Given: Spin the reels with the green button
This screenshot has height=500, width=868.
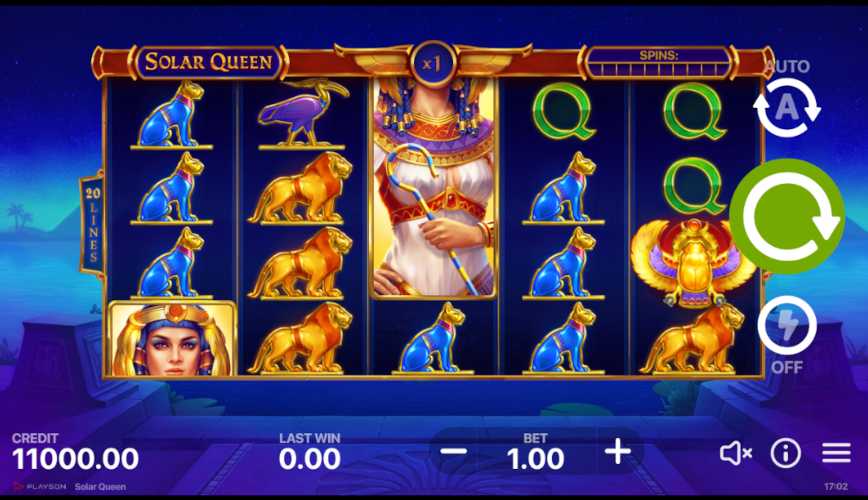Looking at the screenshot, I should coord(787,215).
